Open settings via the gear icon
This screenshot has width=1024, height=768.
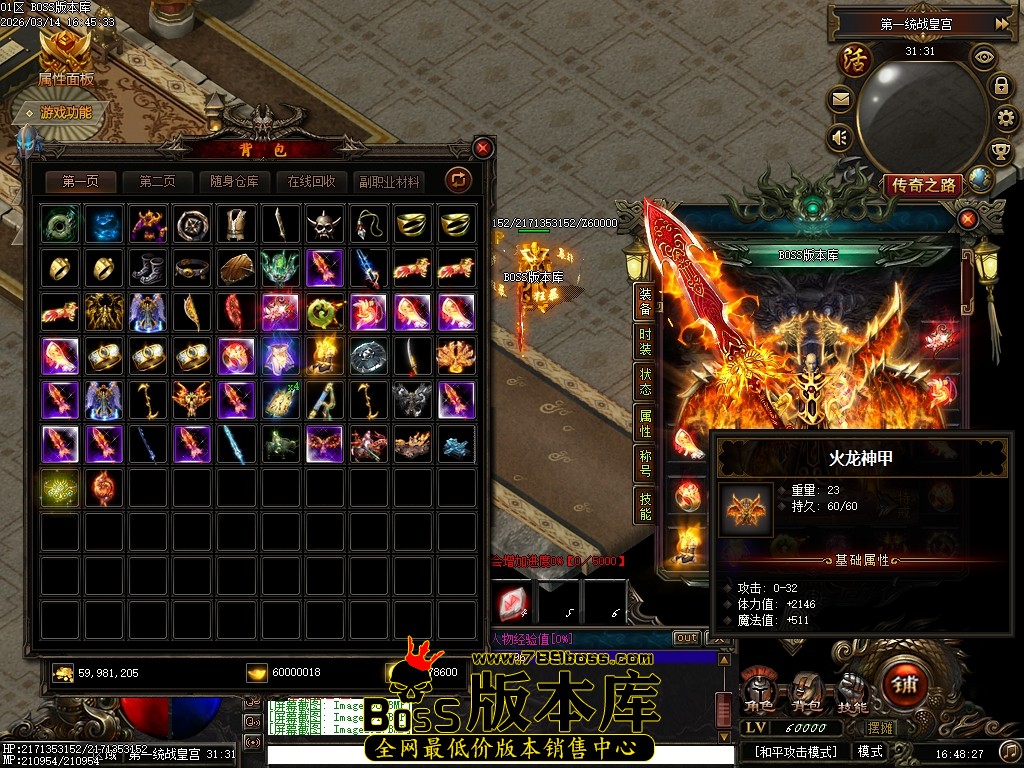[x=1005, y=120]
